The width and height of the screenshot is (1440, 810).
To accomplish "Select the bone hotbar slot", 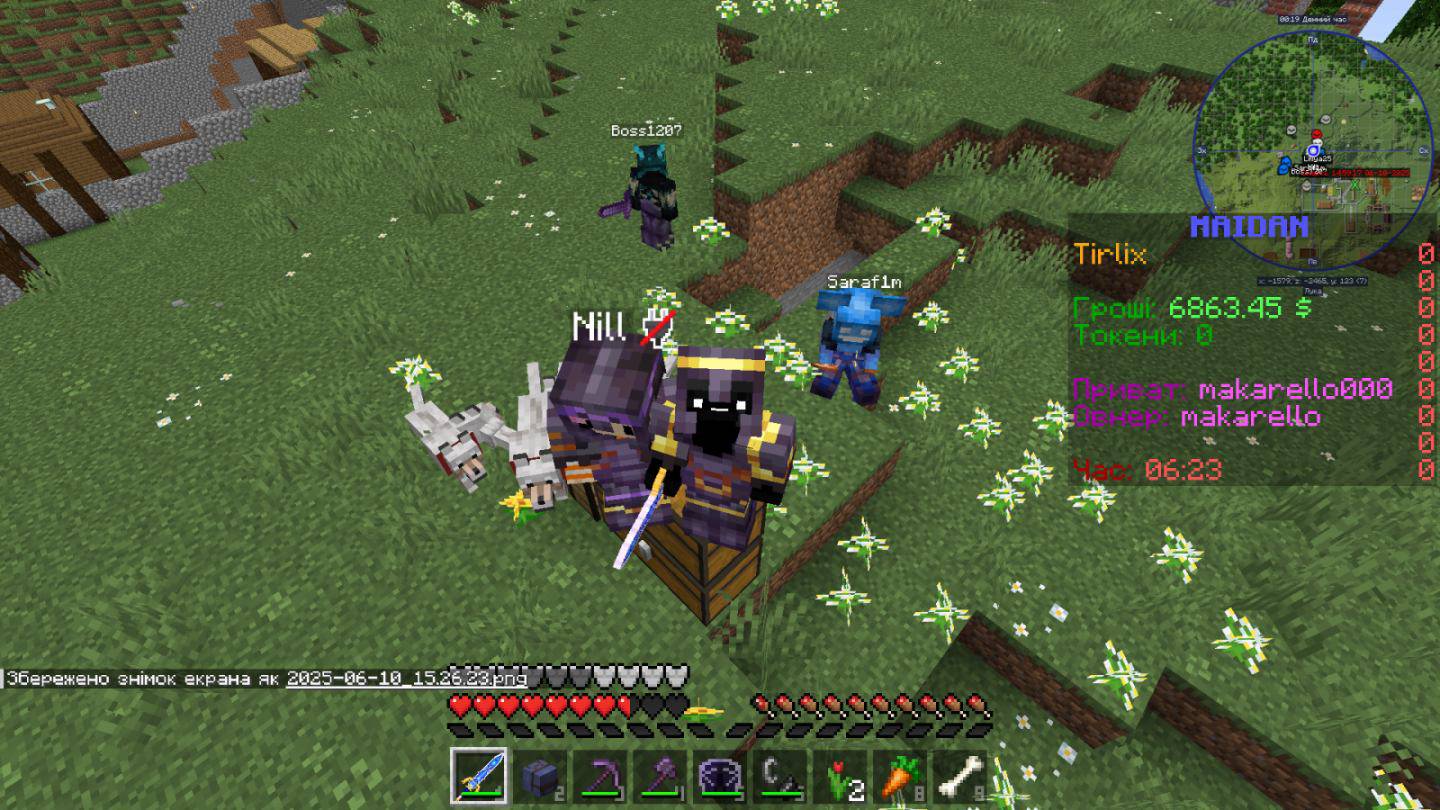I will coord(961,775).
